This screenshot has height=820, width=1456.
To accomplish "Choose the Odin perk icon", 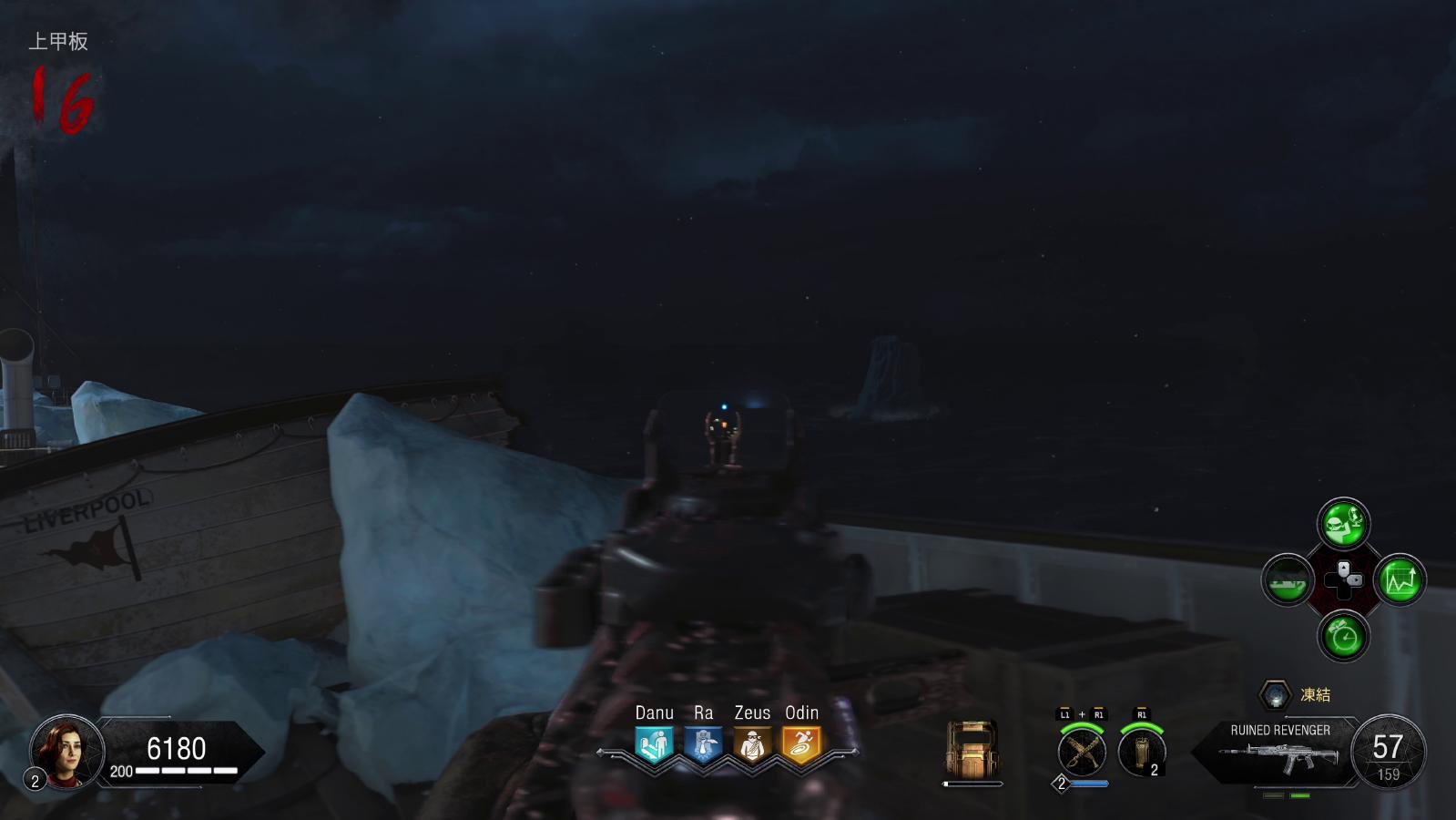I will pos(801,744).
